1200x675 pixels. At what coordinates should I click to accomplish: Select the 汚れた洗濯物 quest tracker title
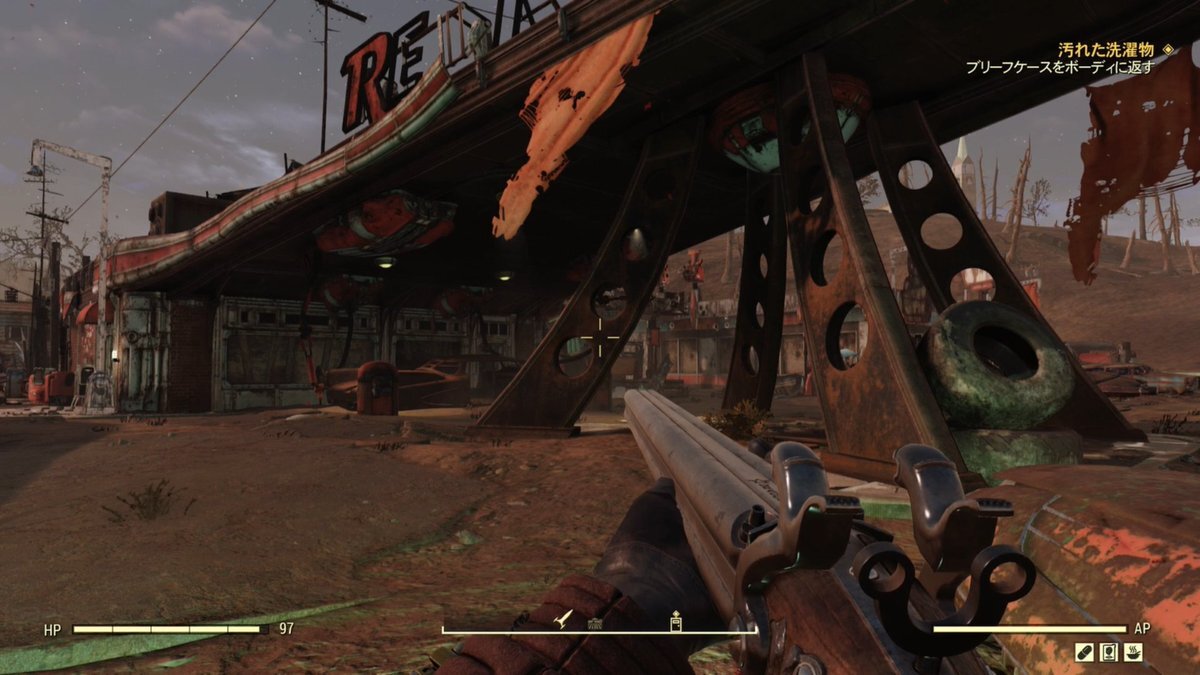coord(1106,49)
